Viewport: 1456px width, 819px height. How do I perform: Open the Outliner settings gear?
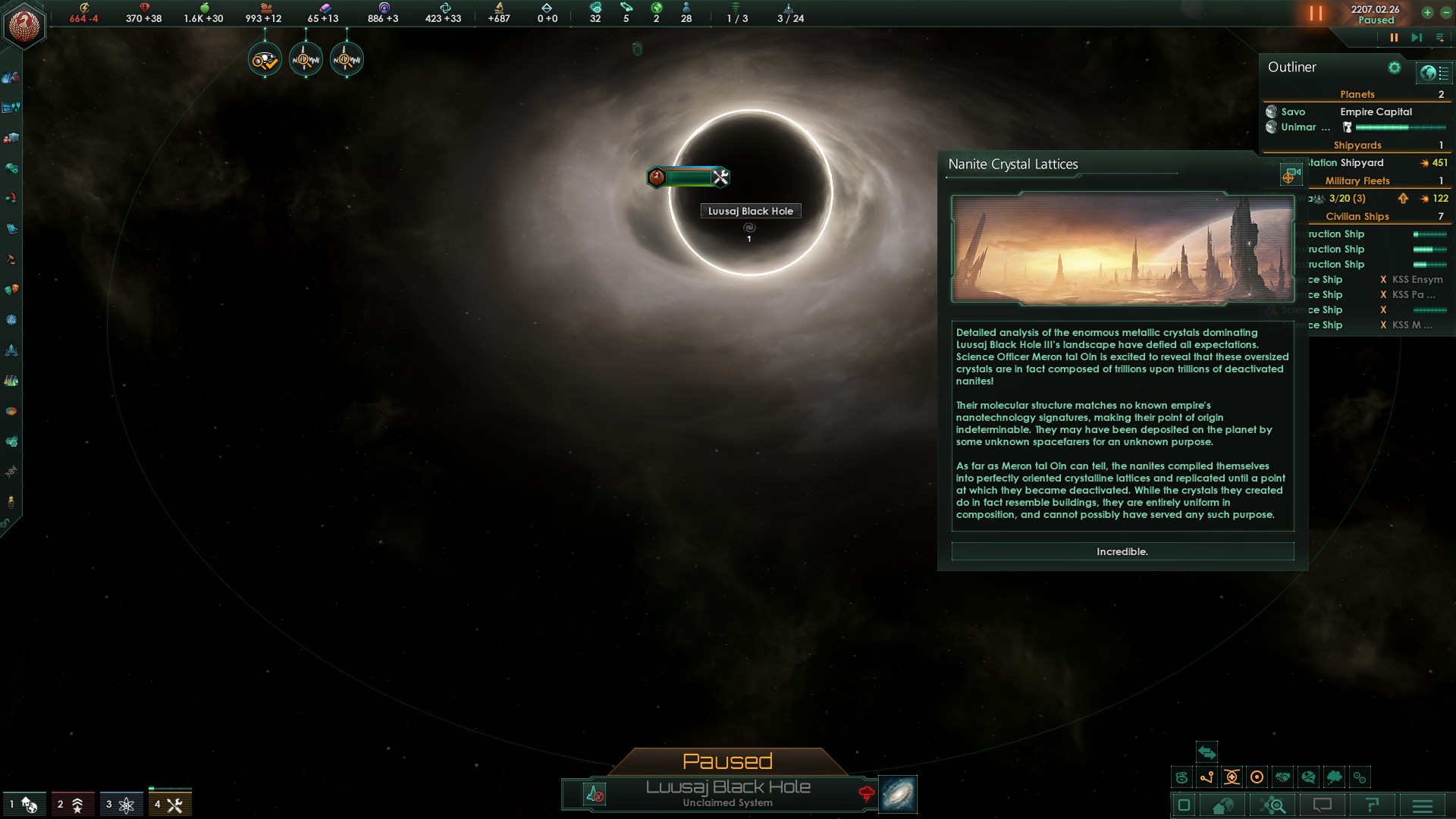click(1395, 67)
